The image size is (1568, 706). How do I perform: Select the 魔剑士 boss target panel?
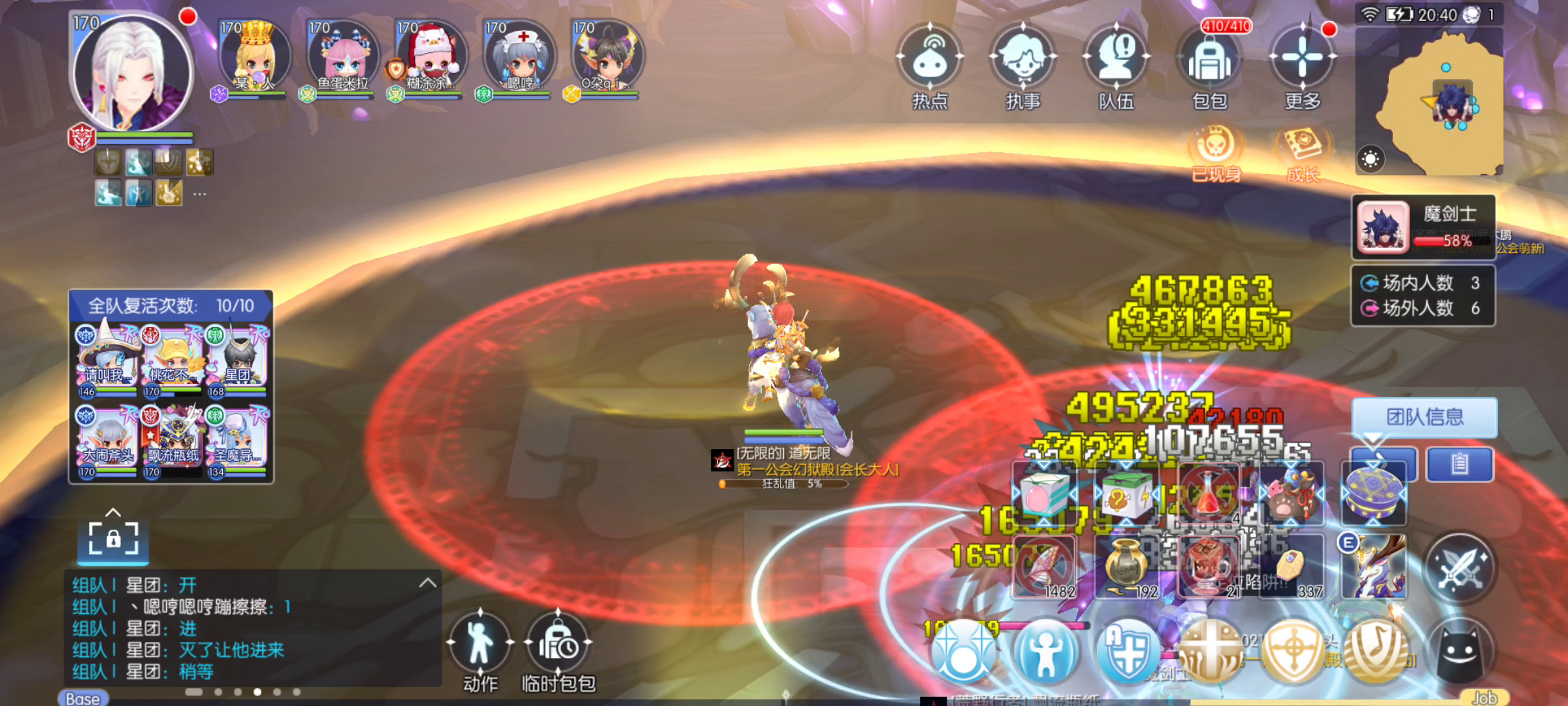click(1423, 227)
